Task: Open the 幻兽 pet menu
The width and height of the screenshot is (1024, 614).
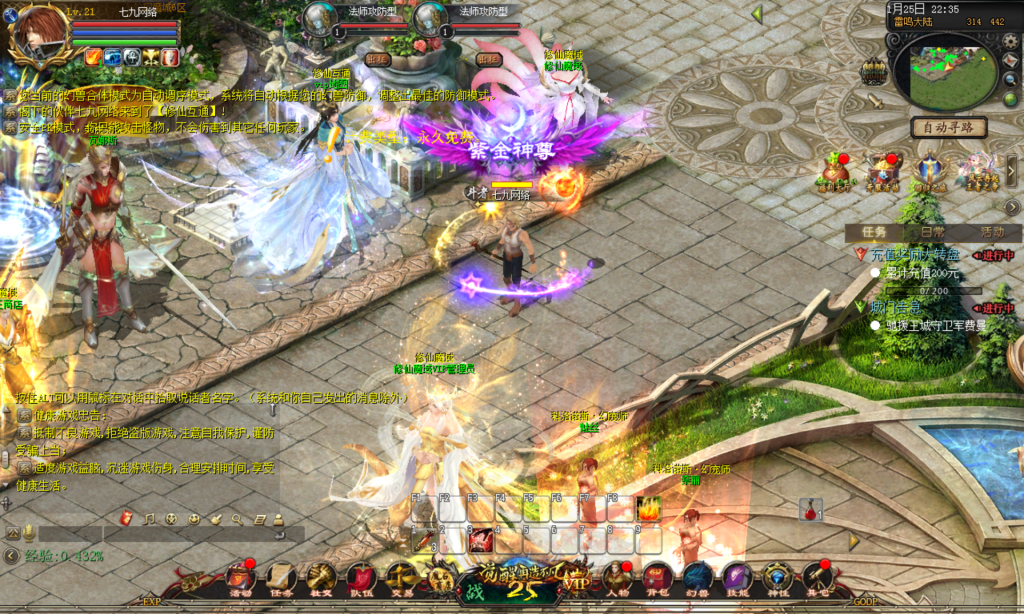Action: (x=697, y=577)
